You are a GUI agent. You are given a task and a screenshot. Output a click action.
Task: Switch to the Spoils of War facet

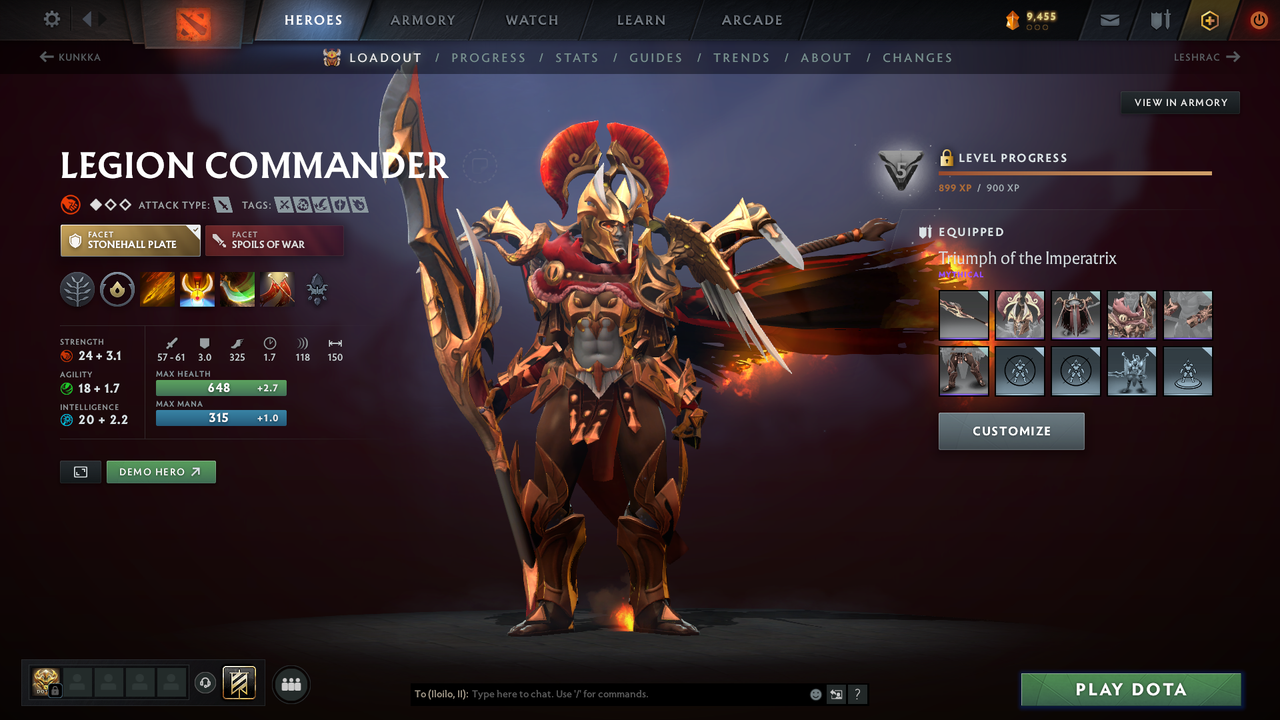(274, 240)
